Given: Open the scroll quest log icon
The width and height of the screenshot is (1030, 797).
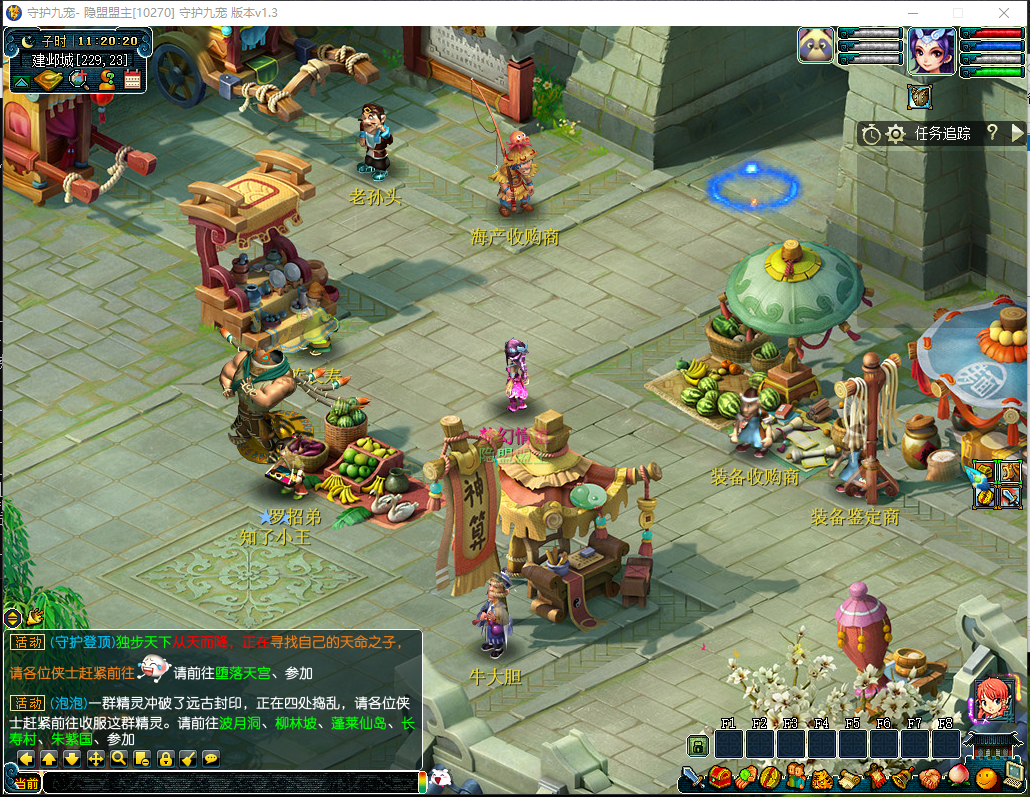Looking at the screenshot, I should 848,777.
